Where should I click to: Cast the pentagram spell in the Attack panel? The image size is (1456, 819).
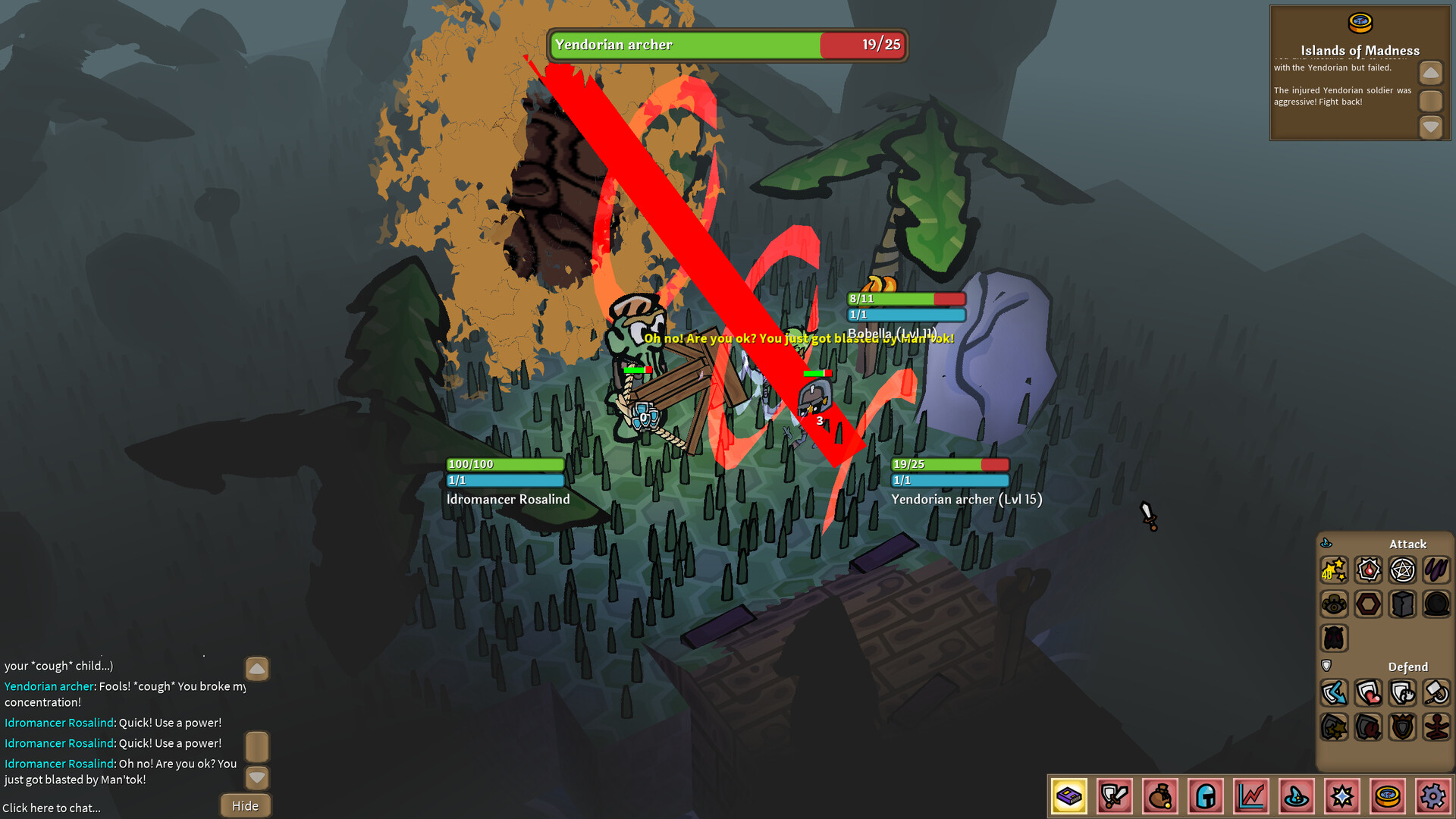click(1402, 570)
